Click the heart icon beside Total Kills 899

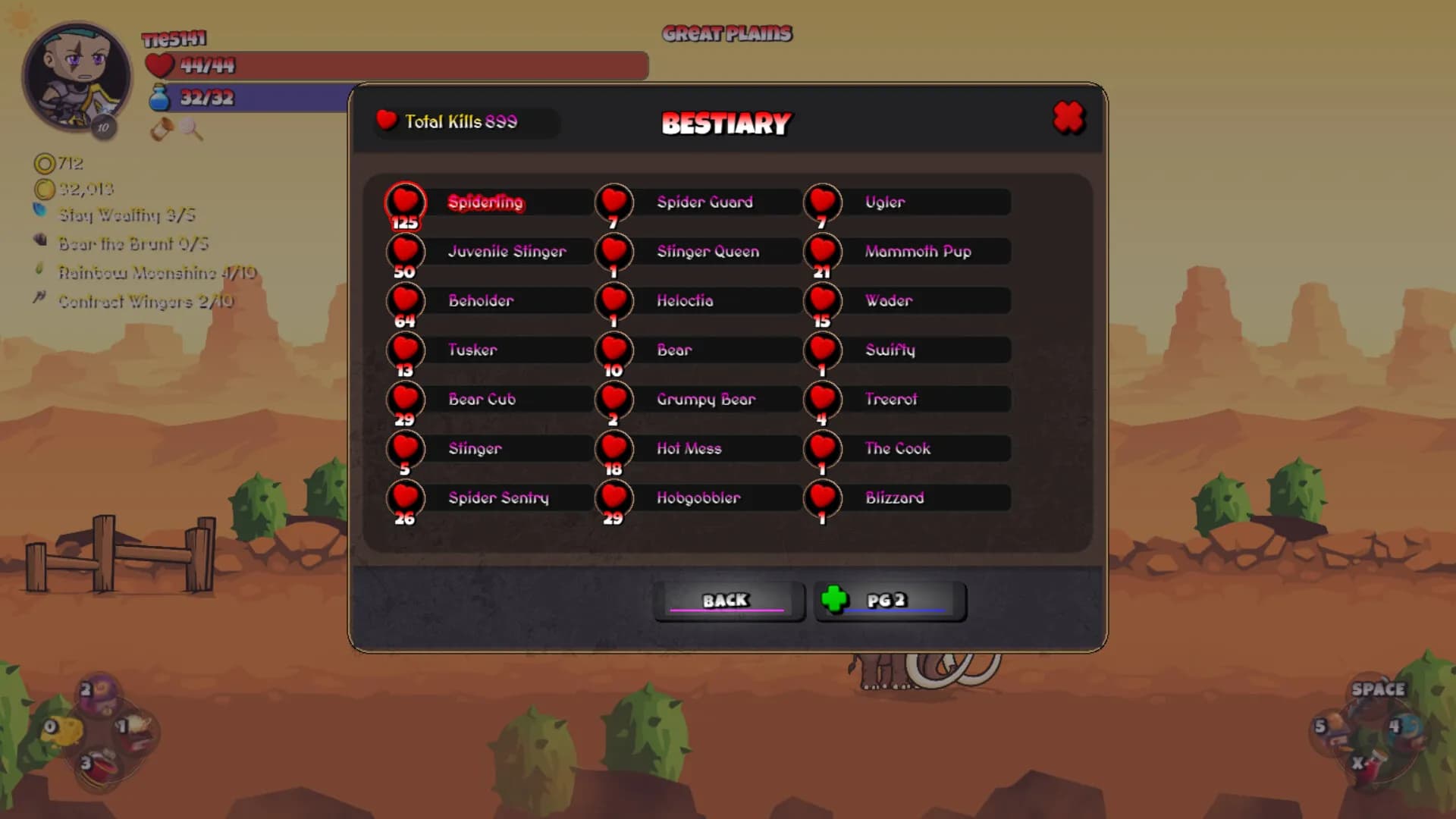tap(388, 120)
